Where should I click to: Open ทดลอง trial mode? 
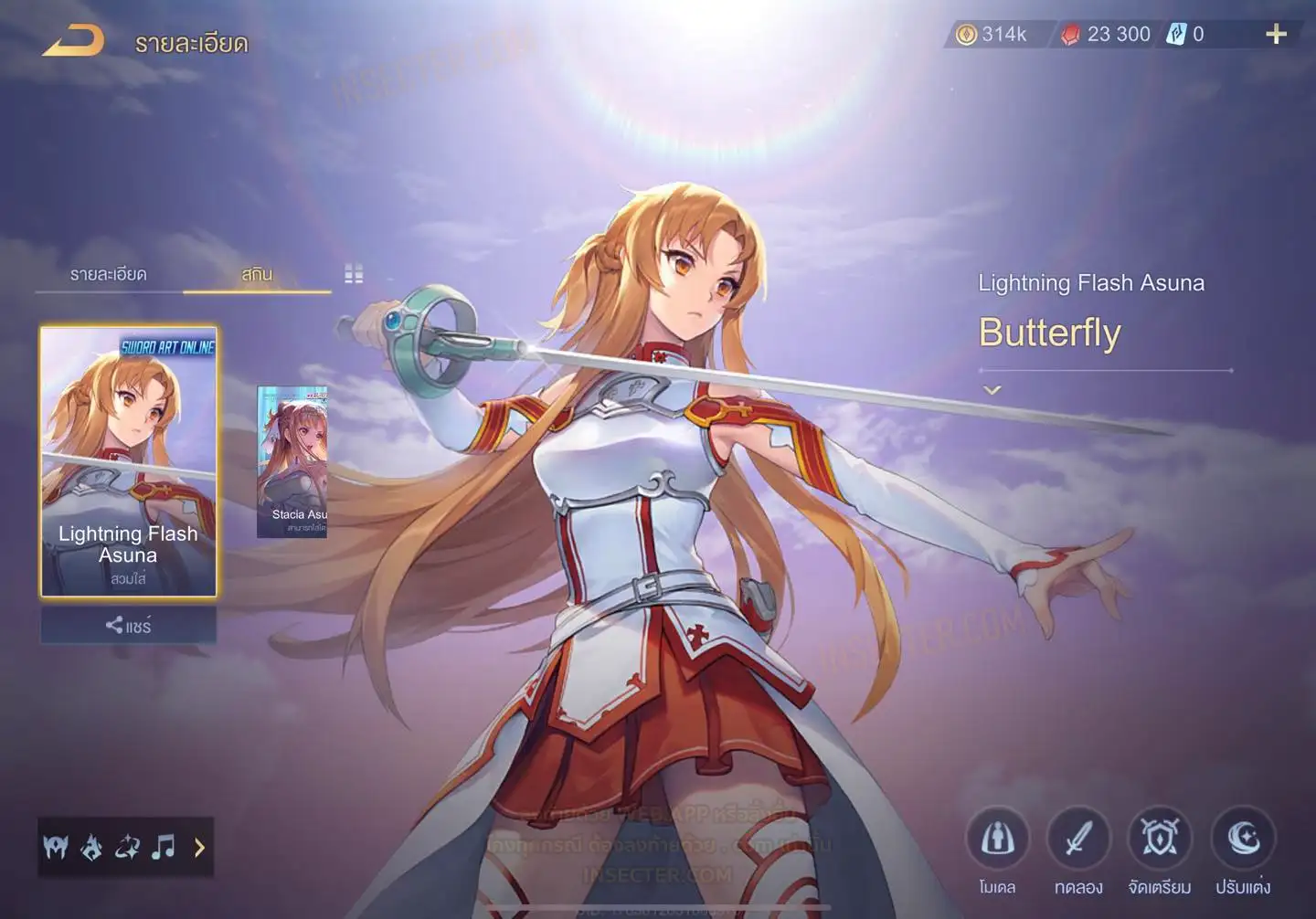pos(1078,839)
